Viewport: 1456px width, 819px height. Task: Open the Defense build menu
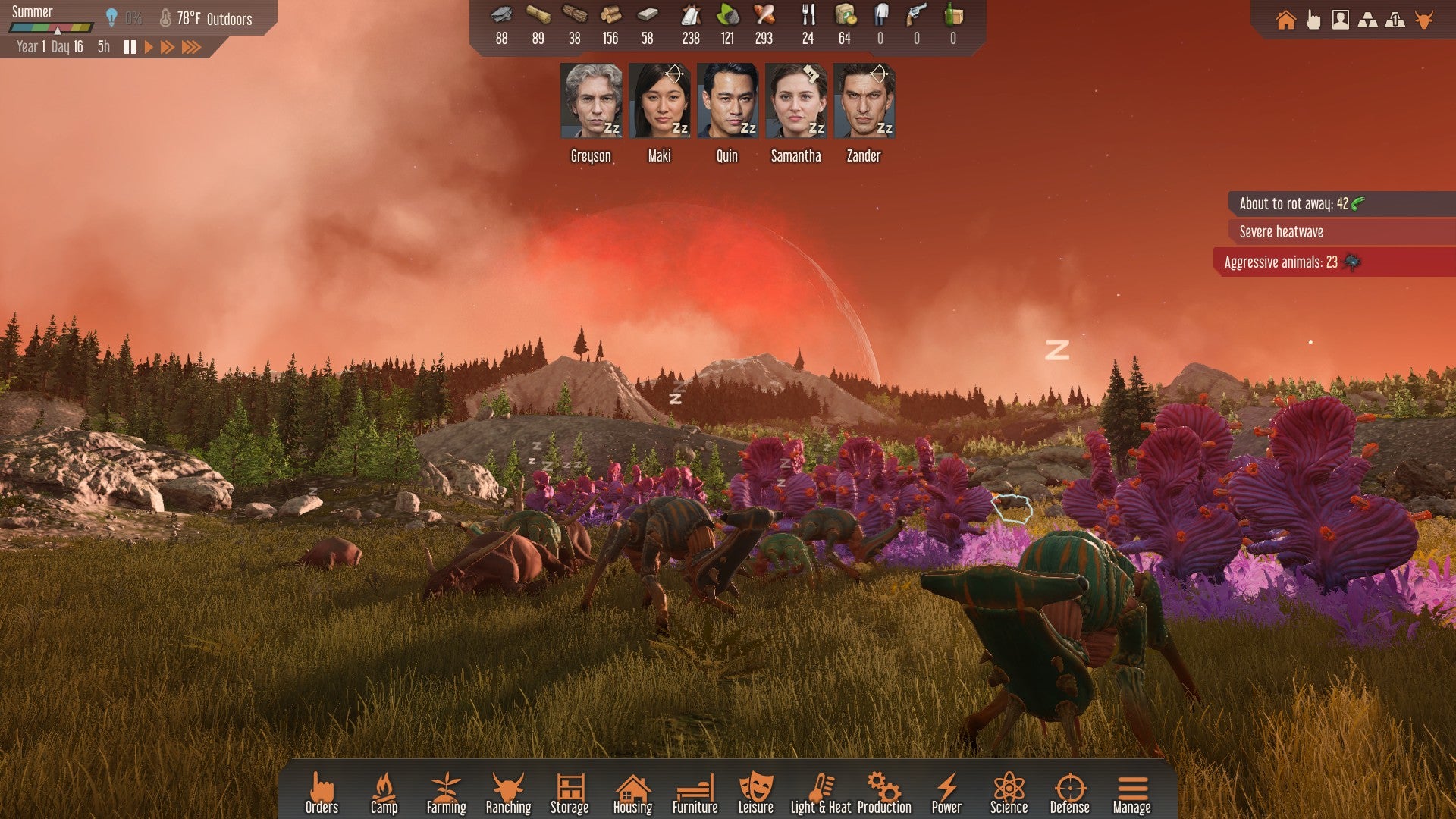1069,793
